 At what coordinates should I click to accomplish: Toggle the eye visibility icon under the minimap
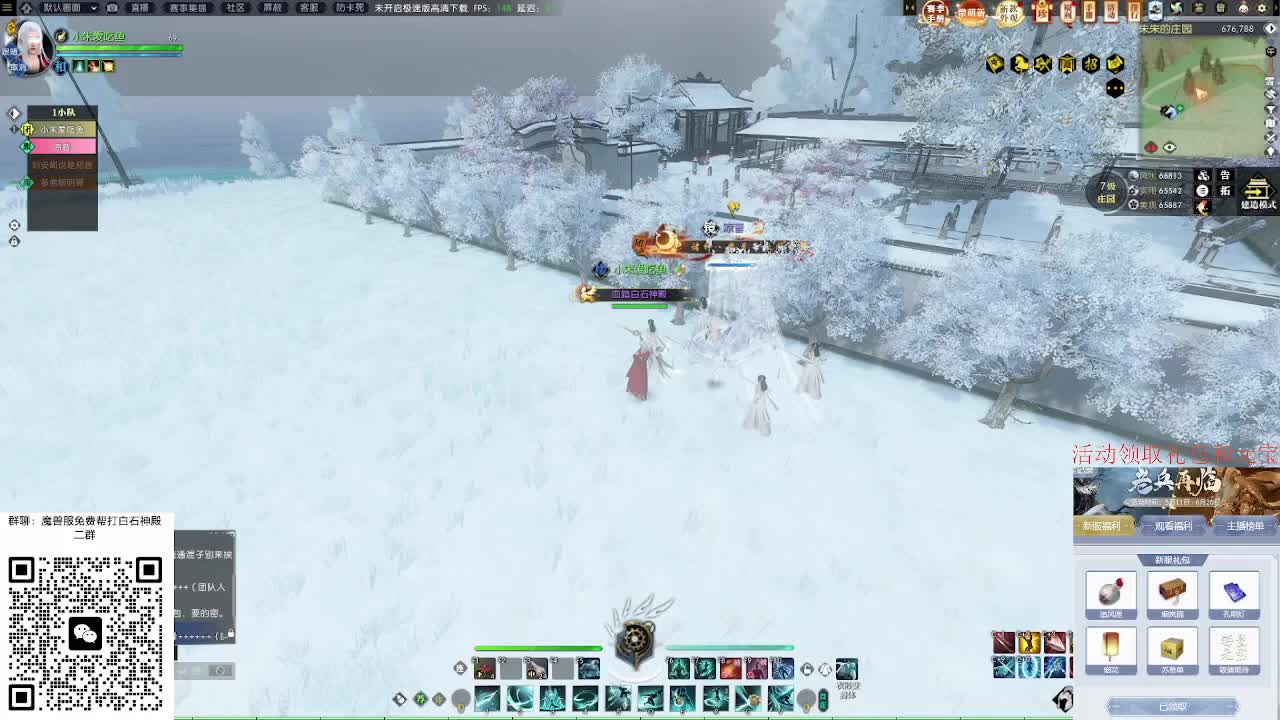(x=1169, y=146)
